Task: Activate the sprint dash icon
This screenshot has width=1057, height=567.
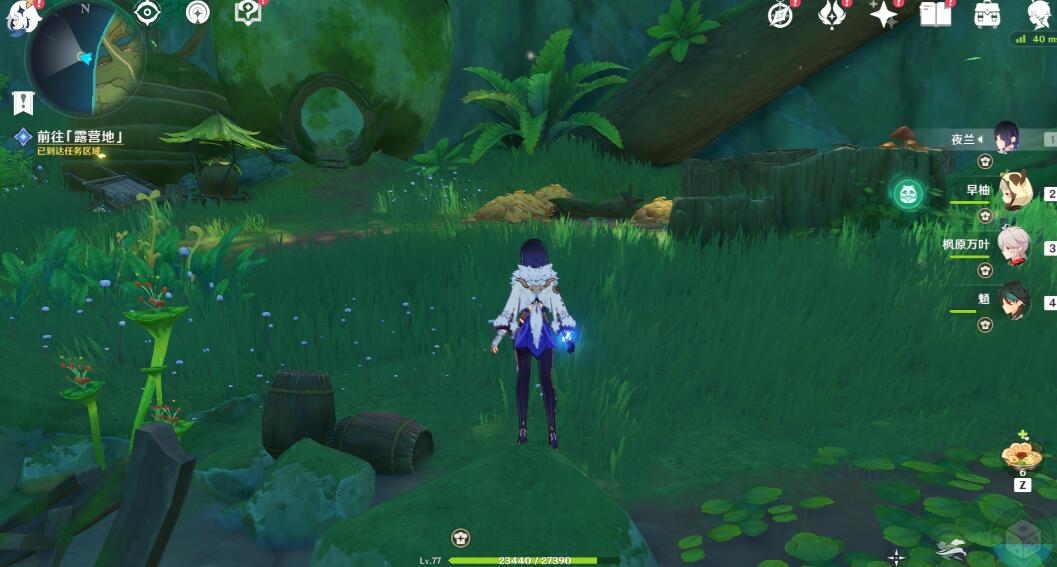Action: click(x=951, y=549)
